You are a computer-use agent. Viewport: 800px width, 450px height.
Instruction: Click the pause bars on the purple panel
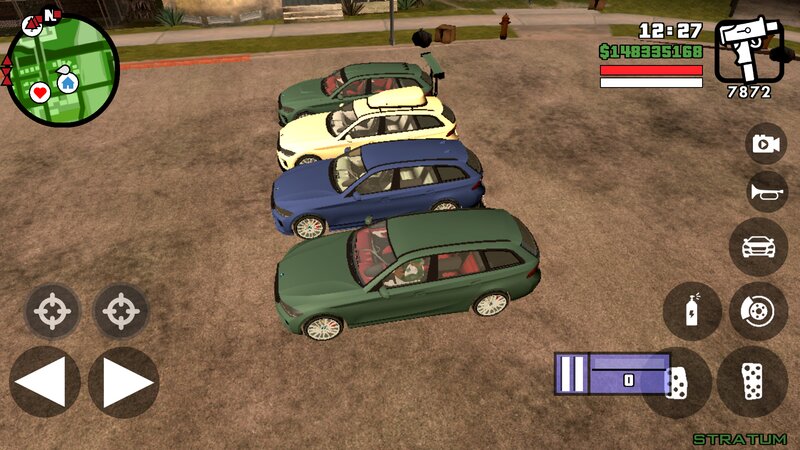pyautogui.click(x=571, y=374)
